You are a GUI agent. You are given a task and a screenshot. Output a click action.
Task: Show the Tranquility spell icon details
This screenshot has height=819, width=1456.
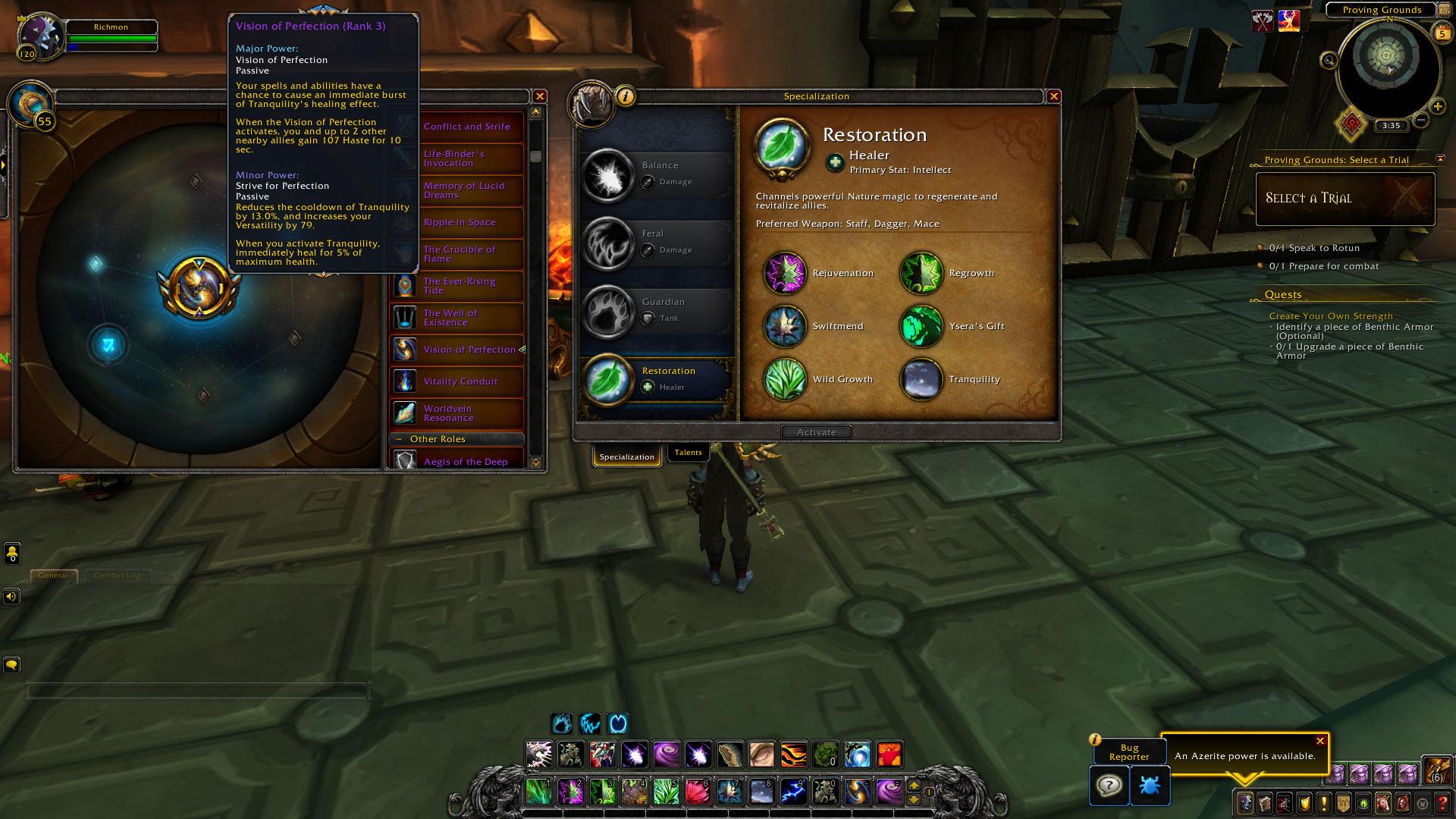pyautogui.click(x=921, y=379)
